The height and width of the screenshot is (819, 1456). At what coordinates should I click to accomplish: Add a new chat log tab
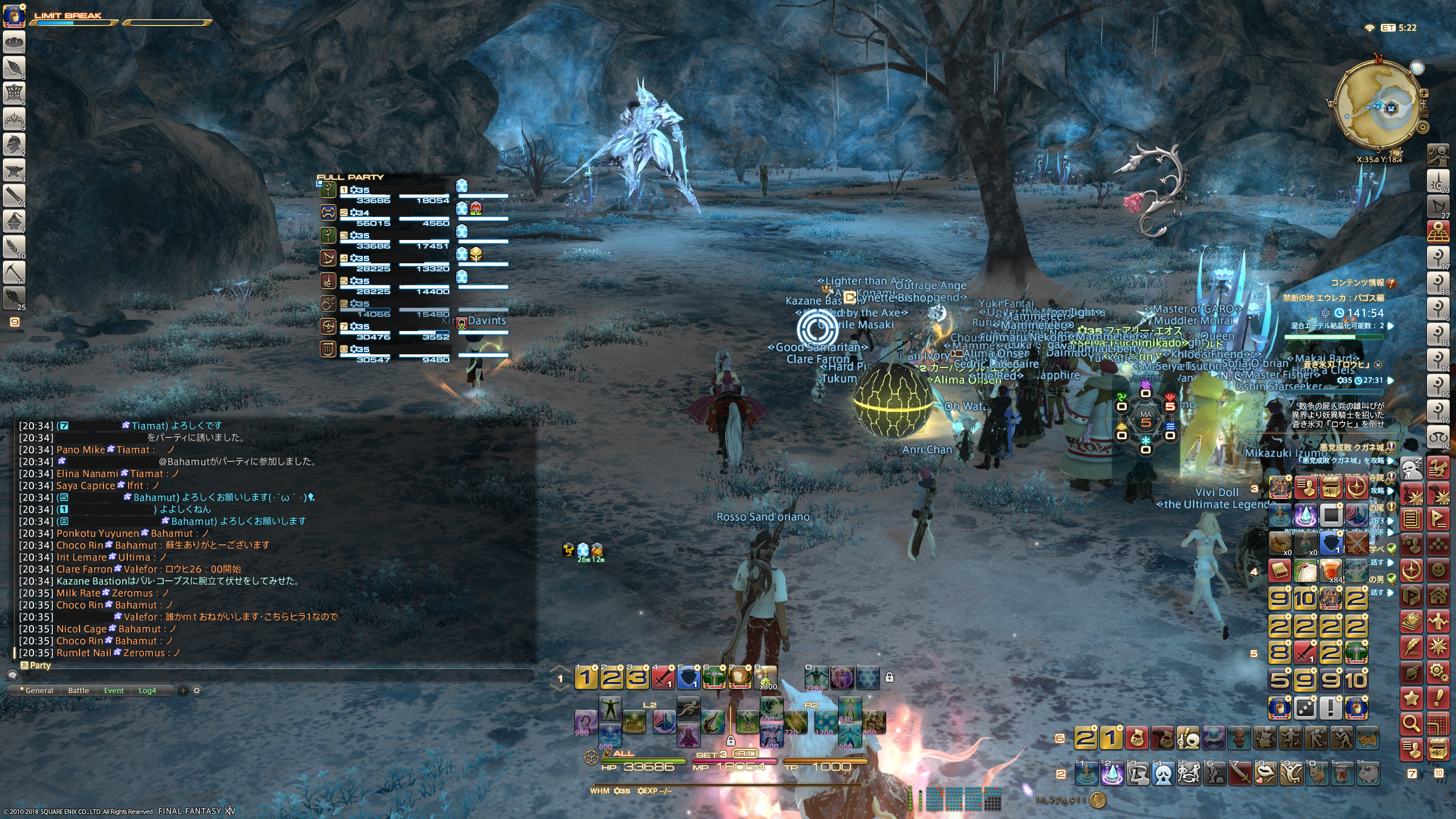(x=183, y=690)
